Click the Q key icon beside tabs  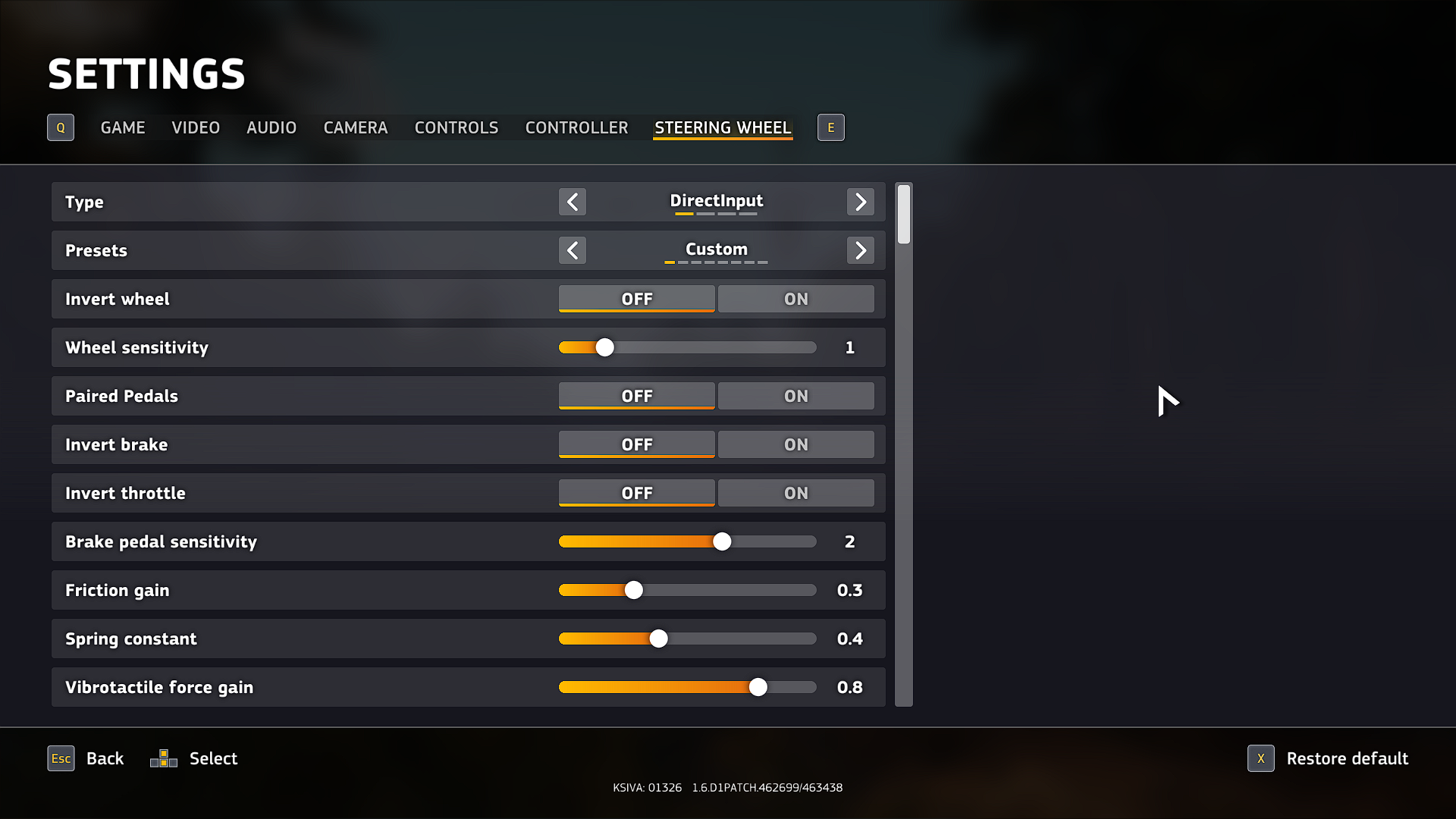click(60, 127)
